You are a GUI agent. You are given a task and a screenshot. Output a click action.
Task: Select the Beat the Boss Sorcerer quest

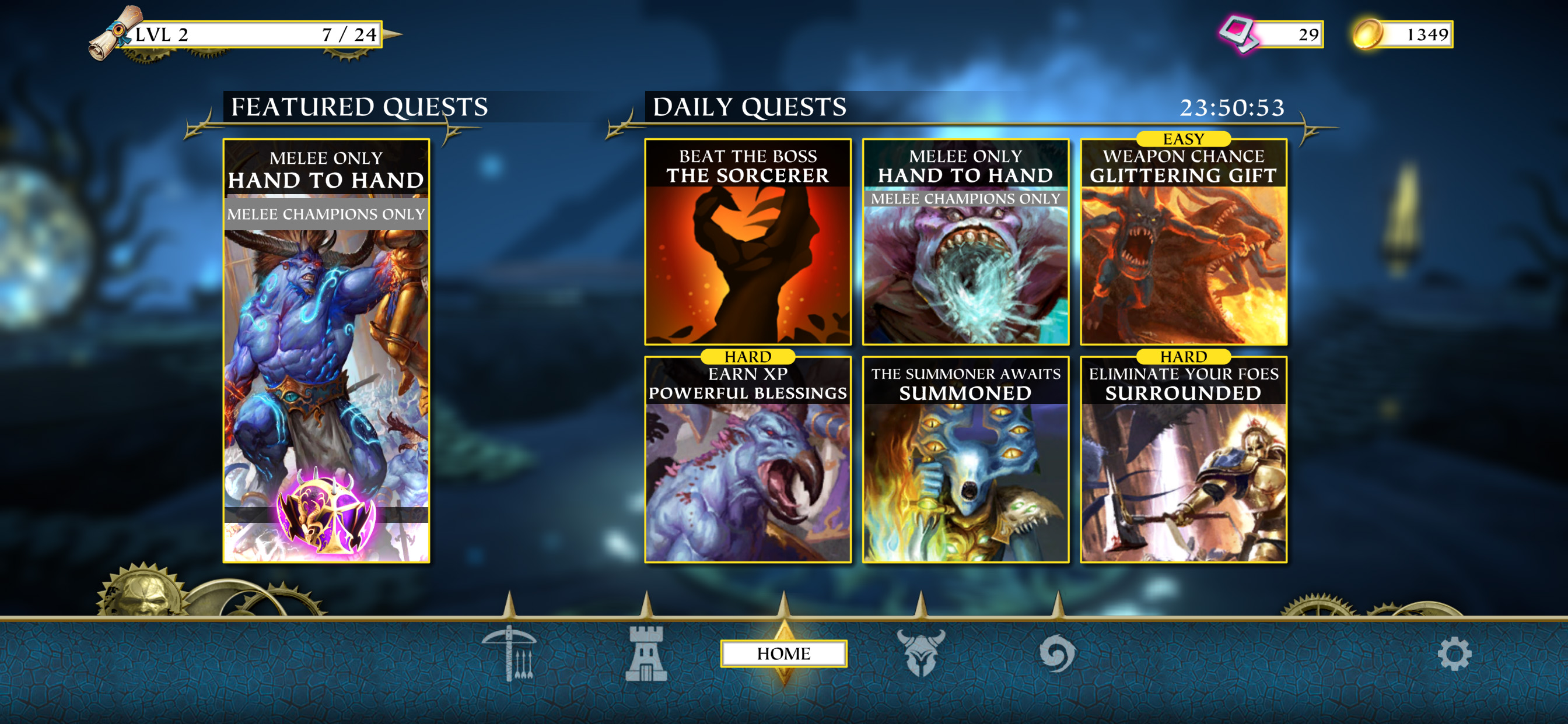point(747,242)
